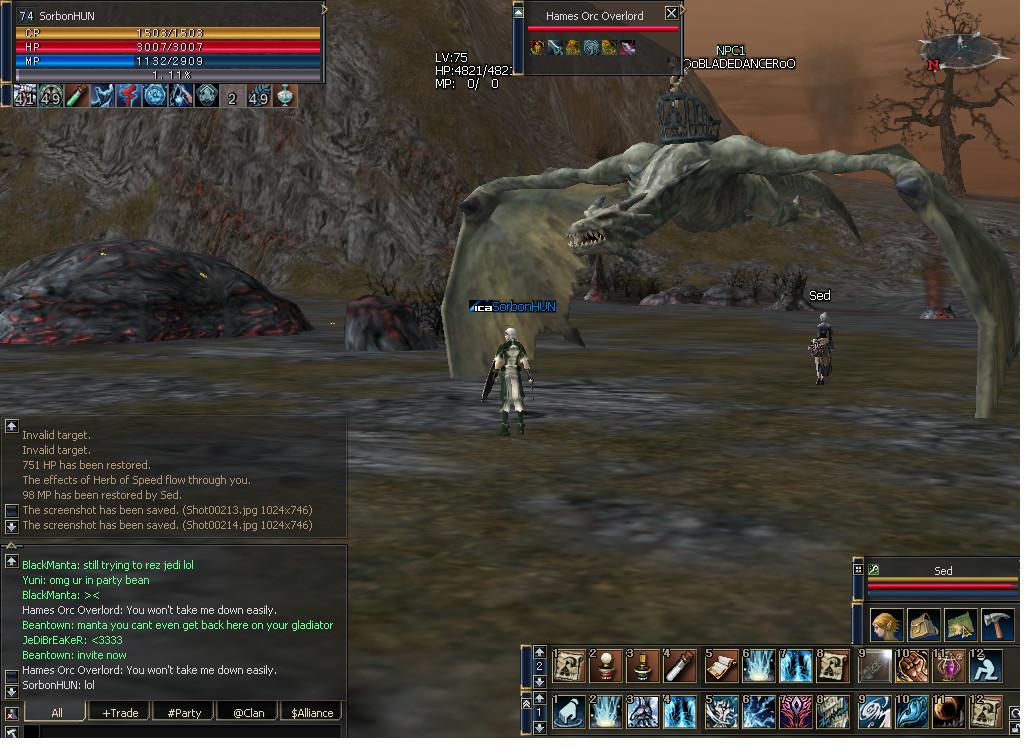Open the $Alliance chat tab
Screen dimensions: 1024x746
[x=310, y=712]
